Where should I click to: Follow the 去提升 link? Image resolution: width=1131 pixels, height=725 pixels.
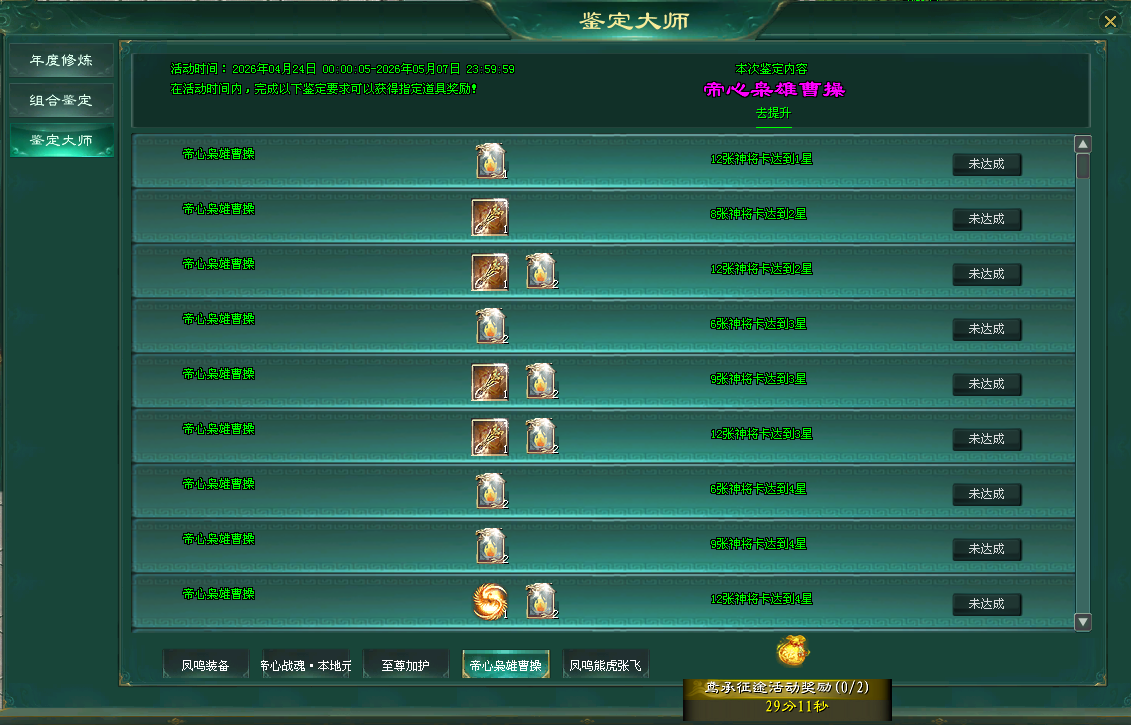(x=773, y=114)
